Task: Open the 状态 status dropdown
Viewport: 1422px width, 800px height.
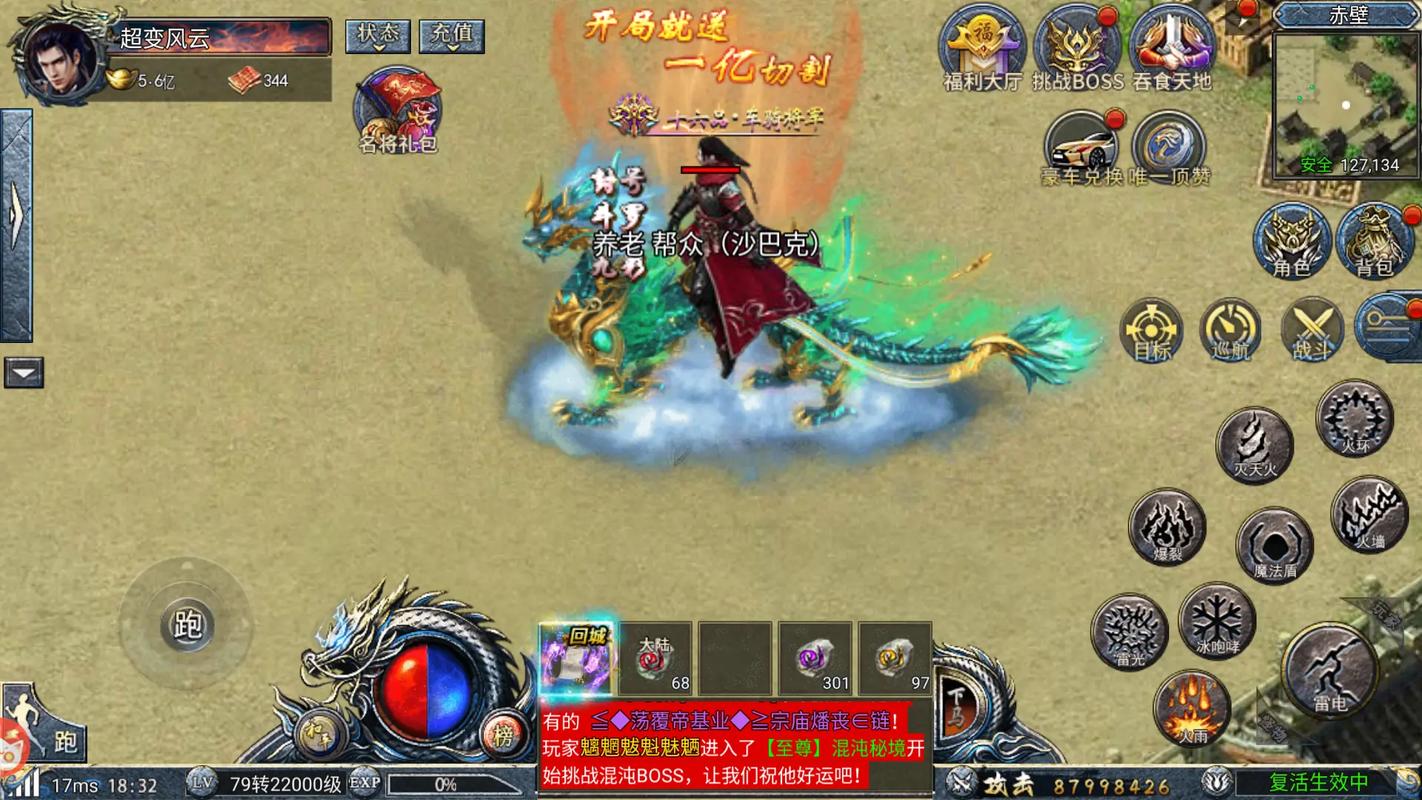Action: (x=378, y=36)
